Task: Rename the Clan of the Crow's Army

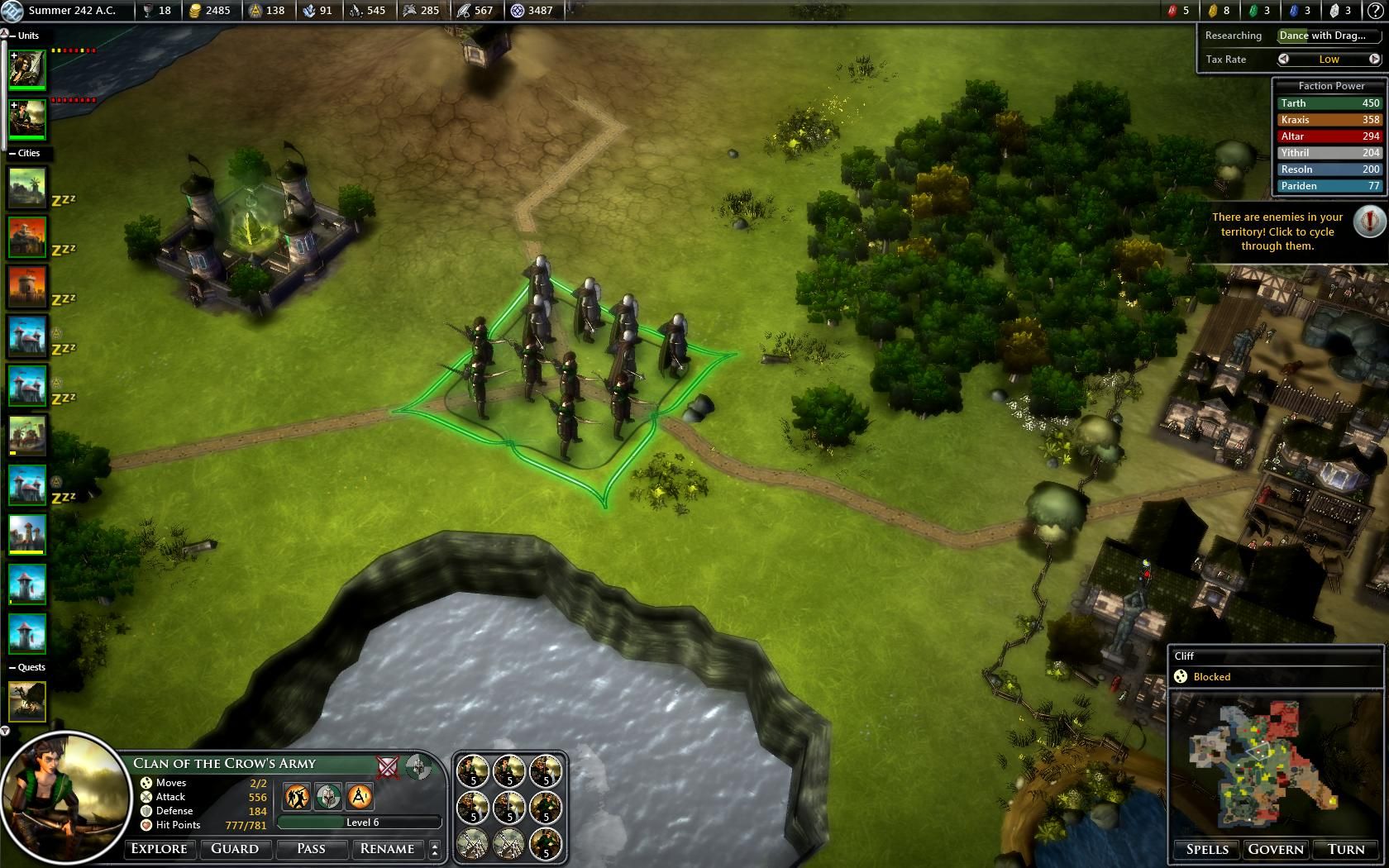Action: pos(387,849)
